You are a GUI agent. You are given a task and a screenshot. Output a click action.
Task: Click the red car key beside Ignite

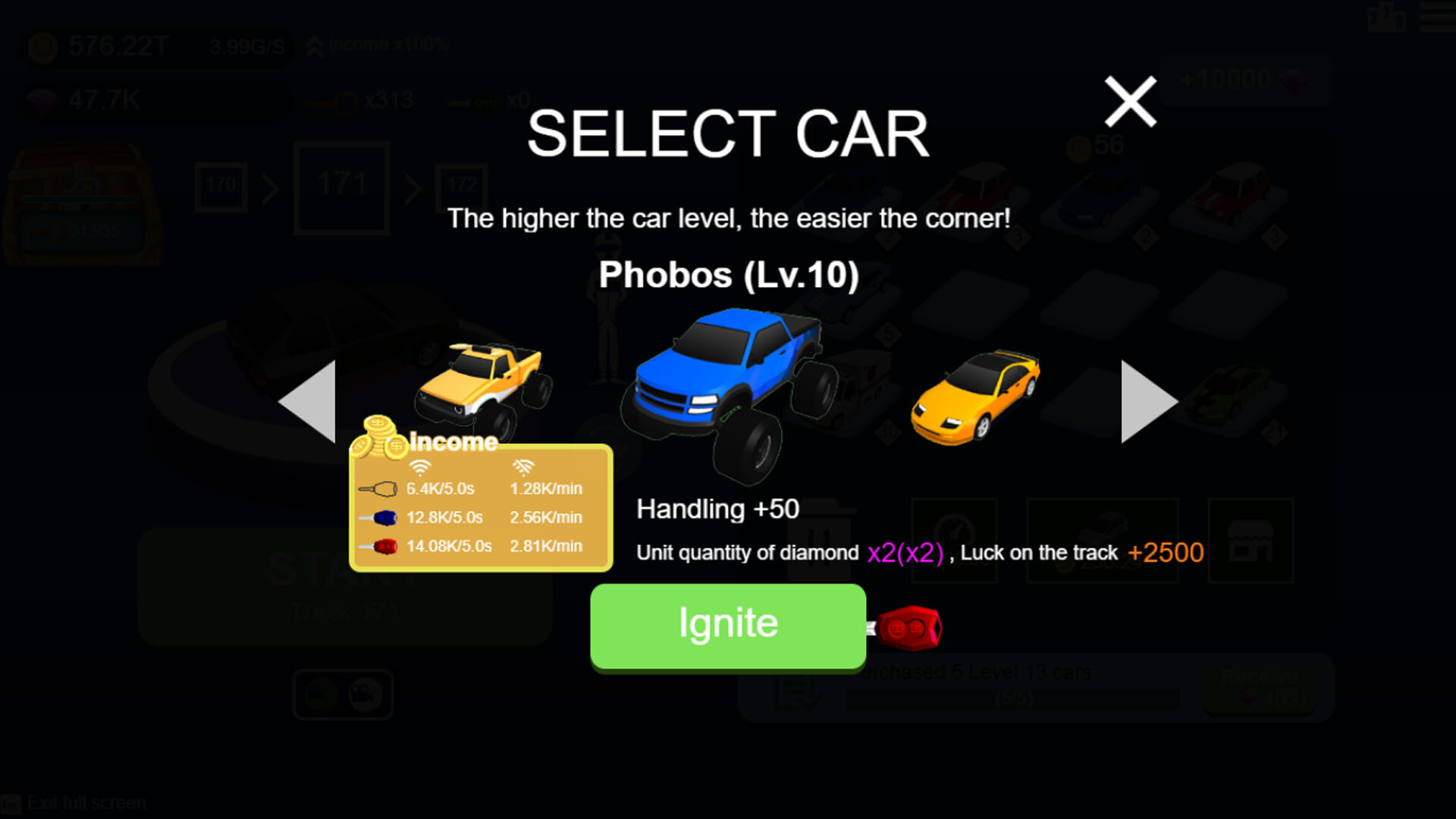(908, 626)
